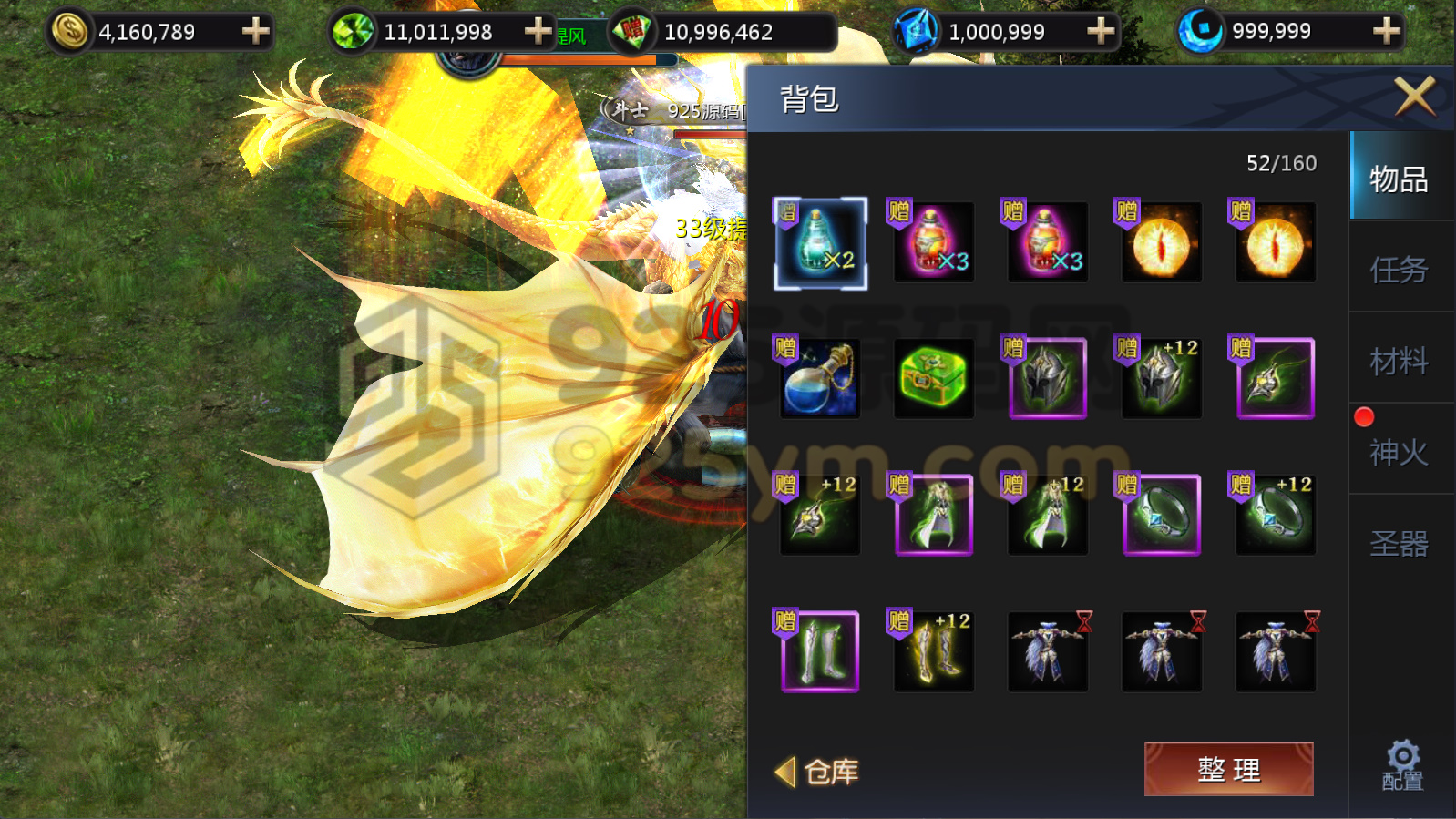This screenshot has width=1456, height=819.
Task: Select the red potion stack of three
Action: tap(932, 243)
